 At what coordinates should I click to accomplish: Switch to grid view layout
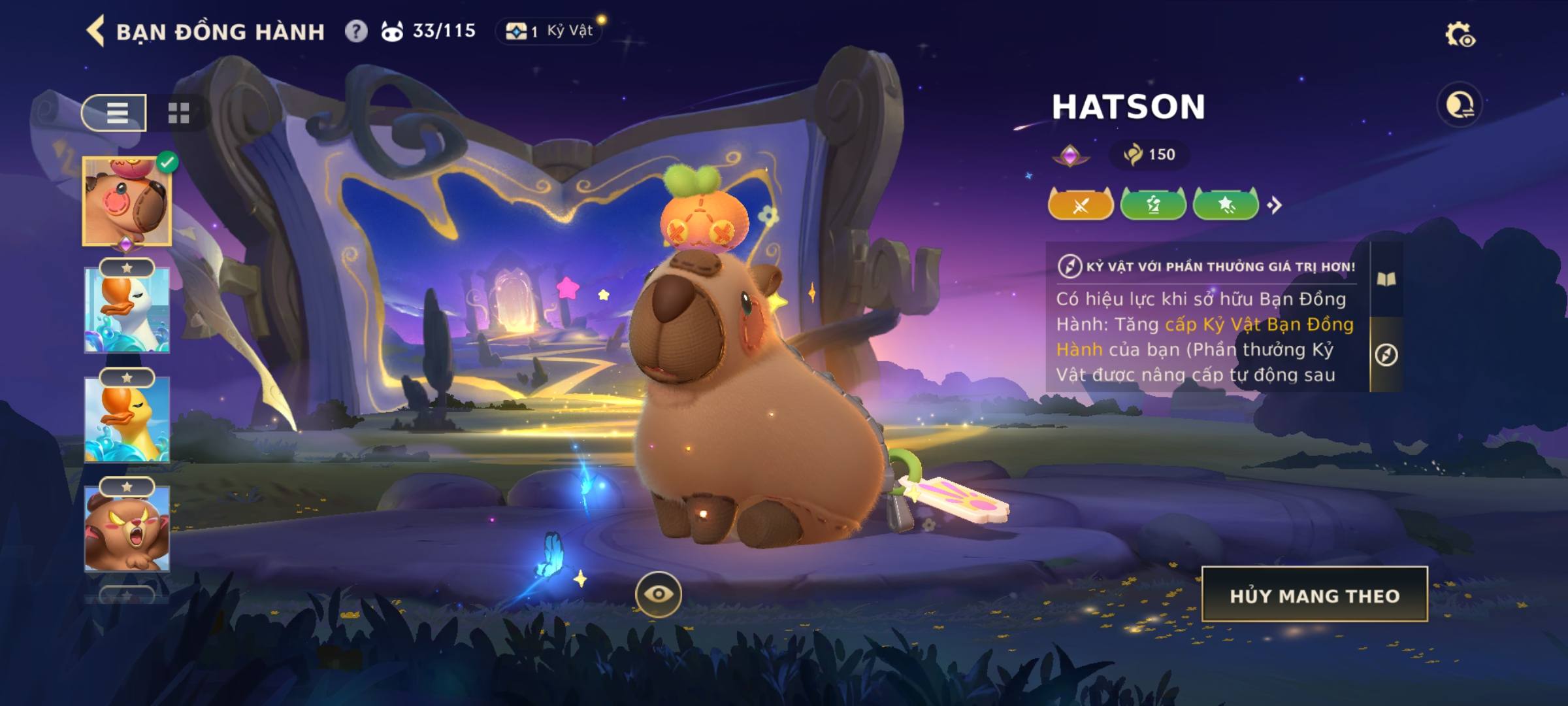pyautogui.click(x=178, y=113)
